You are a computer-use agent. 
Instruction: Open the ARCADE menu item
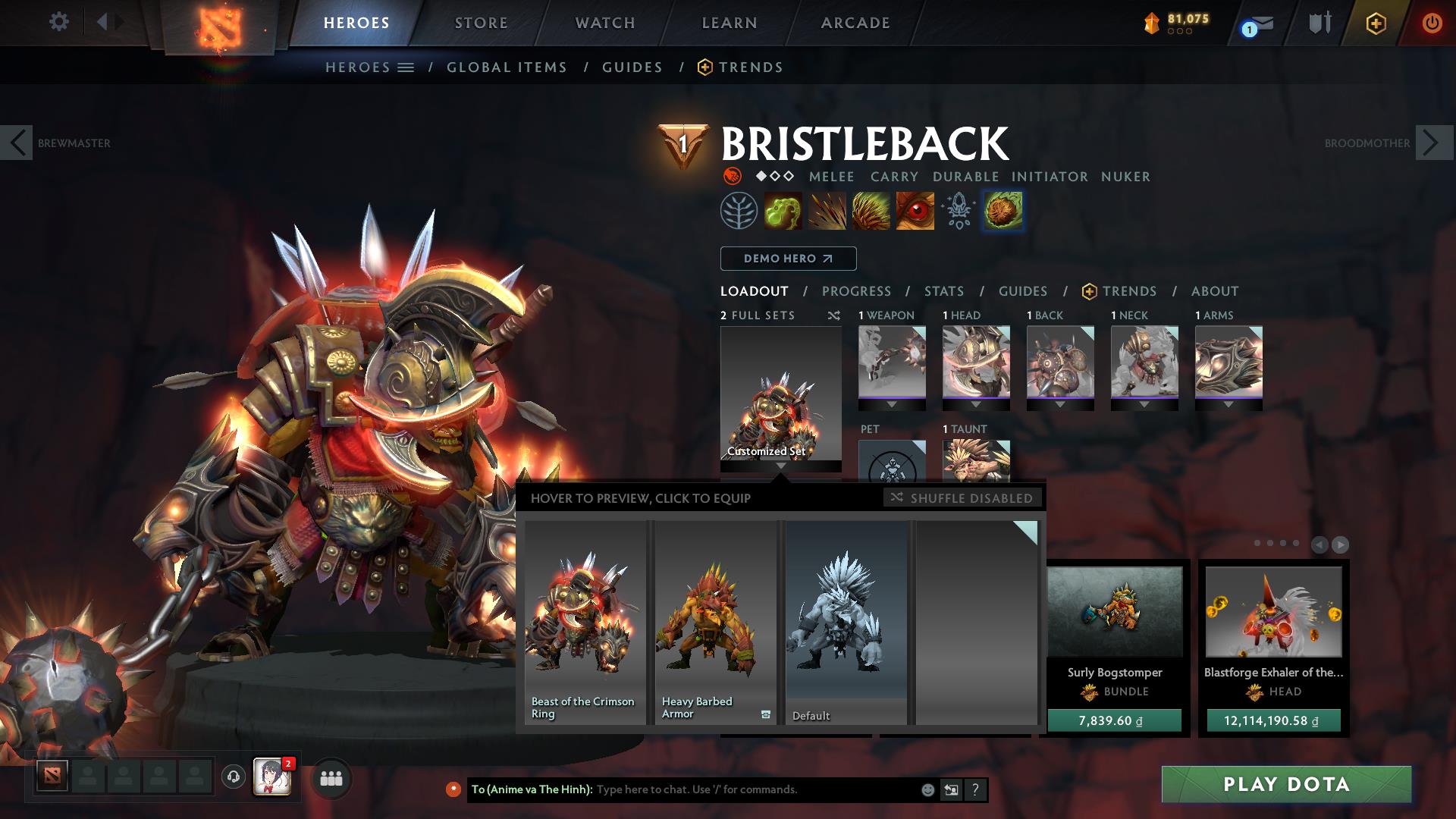(855, 23)
